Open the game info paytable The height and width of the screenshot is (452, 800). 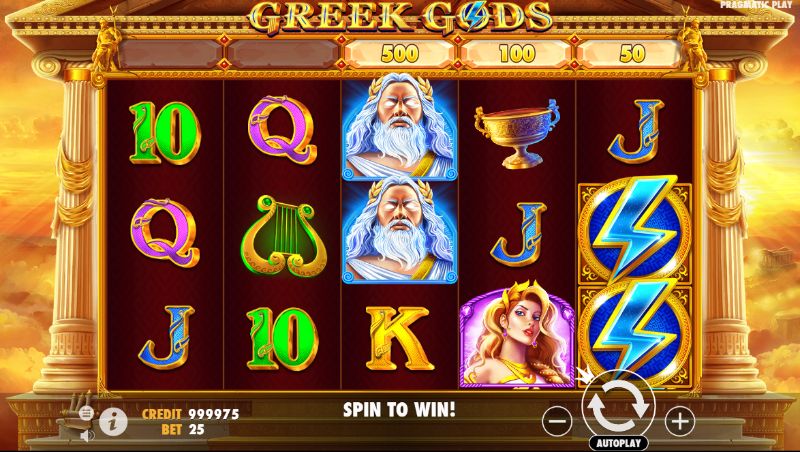coord(114,423)
